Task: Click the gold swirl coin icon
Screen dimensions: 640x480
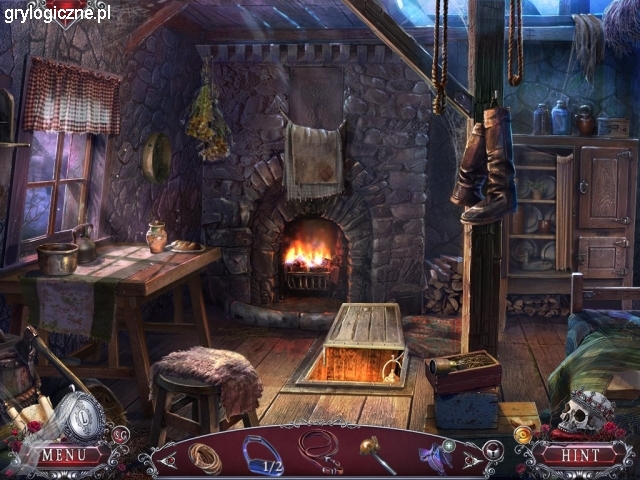Action: (522, 434)
